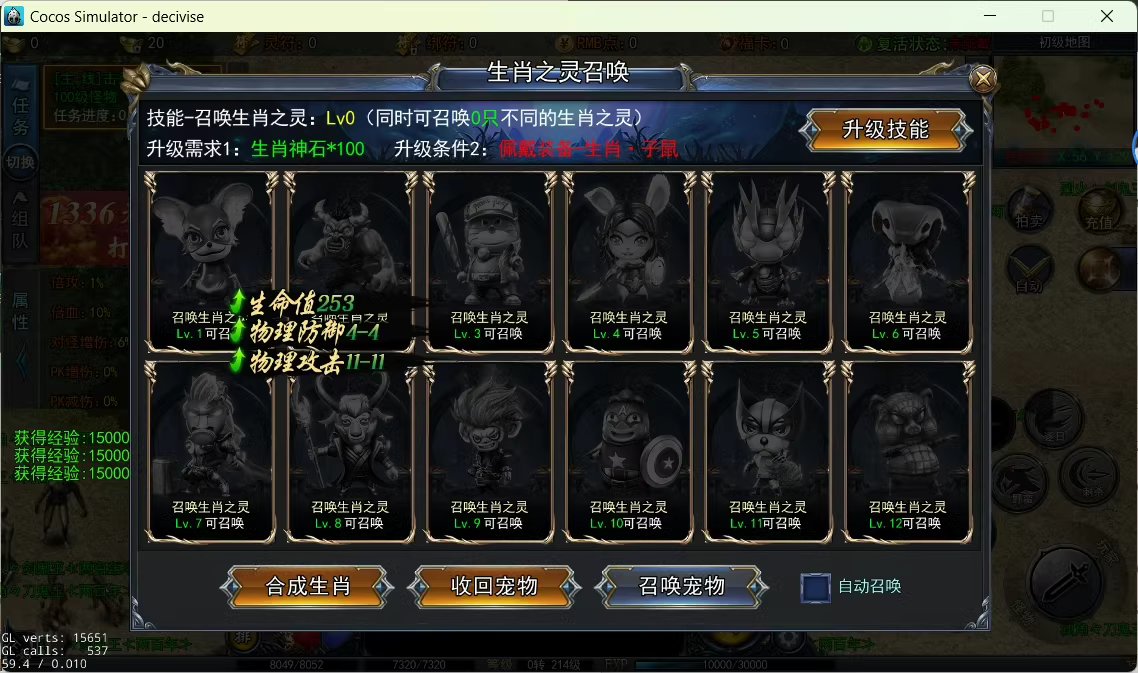Select the Lv. 7 zodiac spirit card
1138x673 pixels.
click(x=210, y=450)
